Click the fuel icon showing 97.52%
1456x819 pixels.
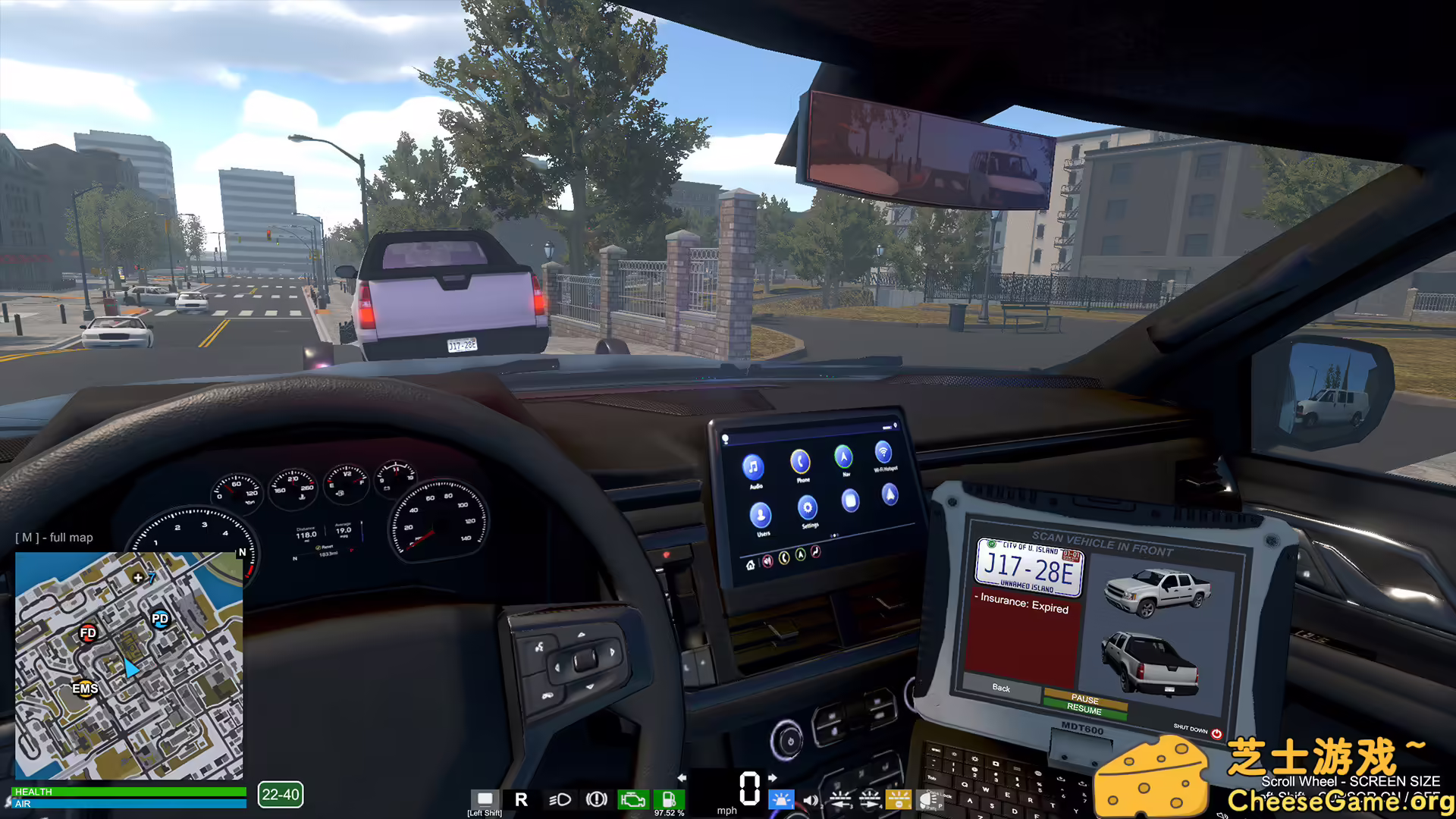coord(668,799)
